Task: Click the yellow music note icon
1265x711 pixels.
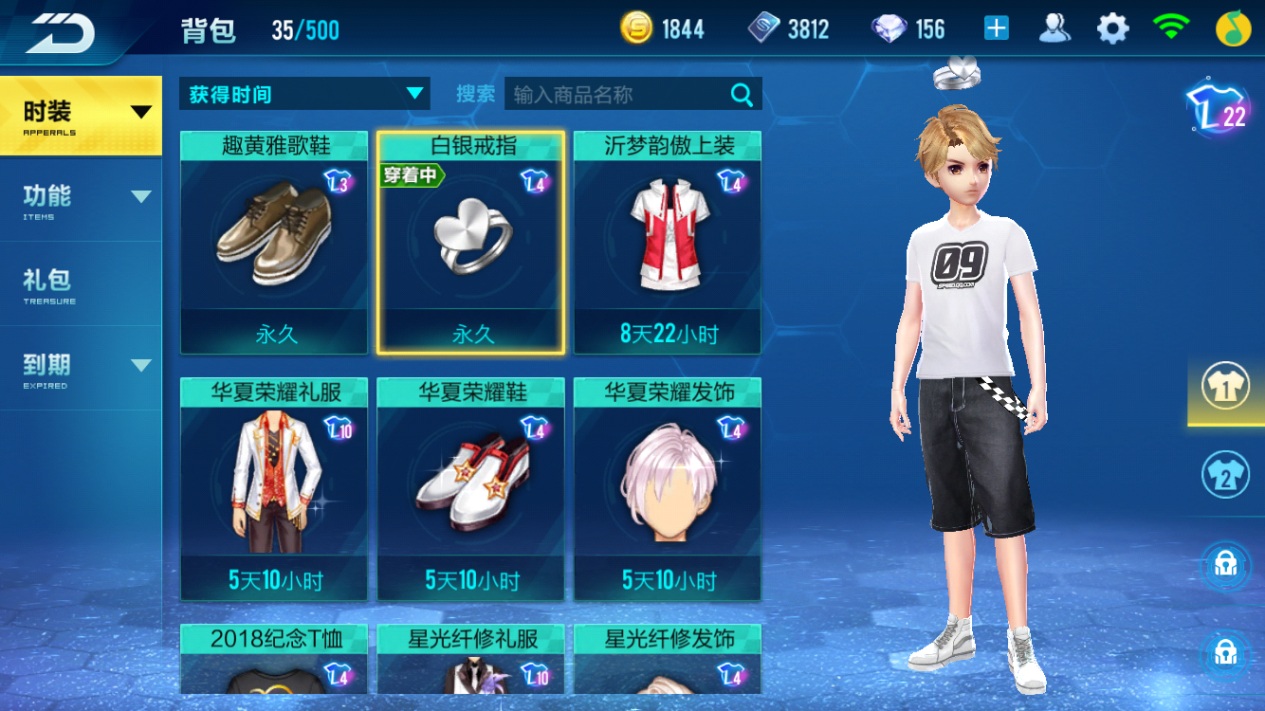Action: coord(1233,28)
